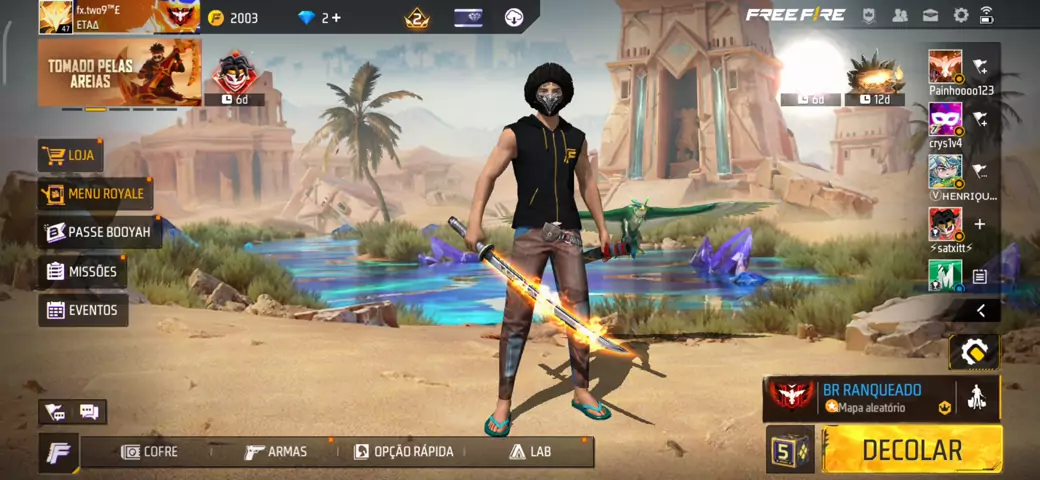The image size is (1040, 480).
Task: Open the MISSÕES menu
Action: tap(82, 271)
